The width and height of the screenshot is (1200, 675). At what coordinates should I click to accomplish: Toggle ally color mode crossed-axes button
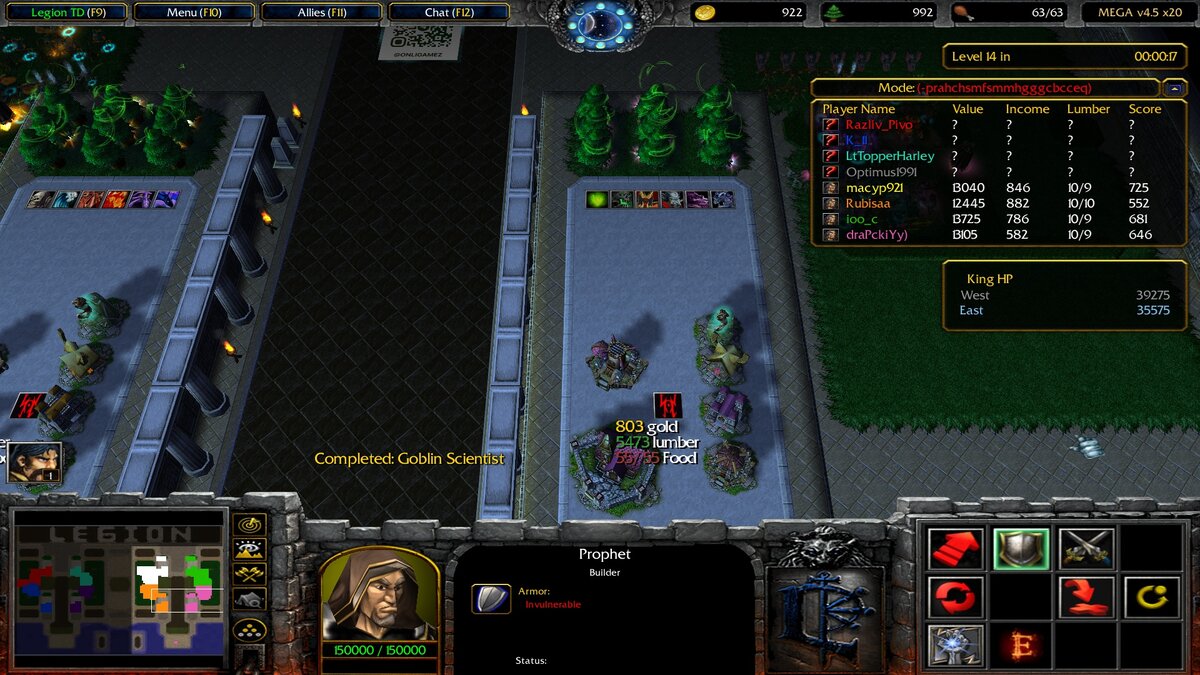pos(249,574)
